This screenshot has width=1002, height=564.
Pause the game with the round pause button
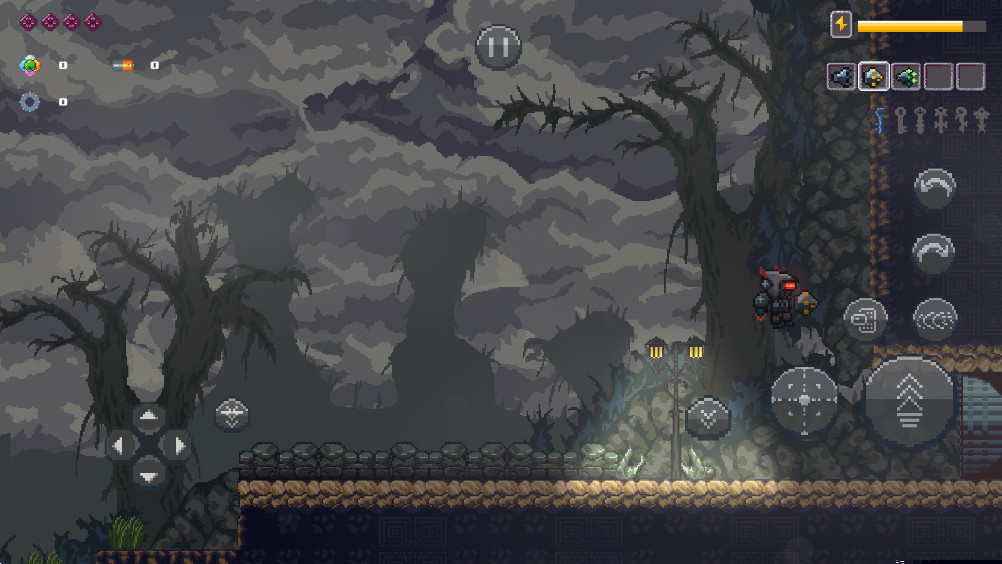point(498,47)
